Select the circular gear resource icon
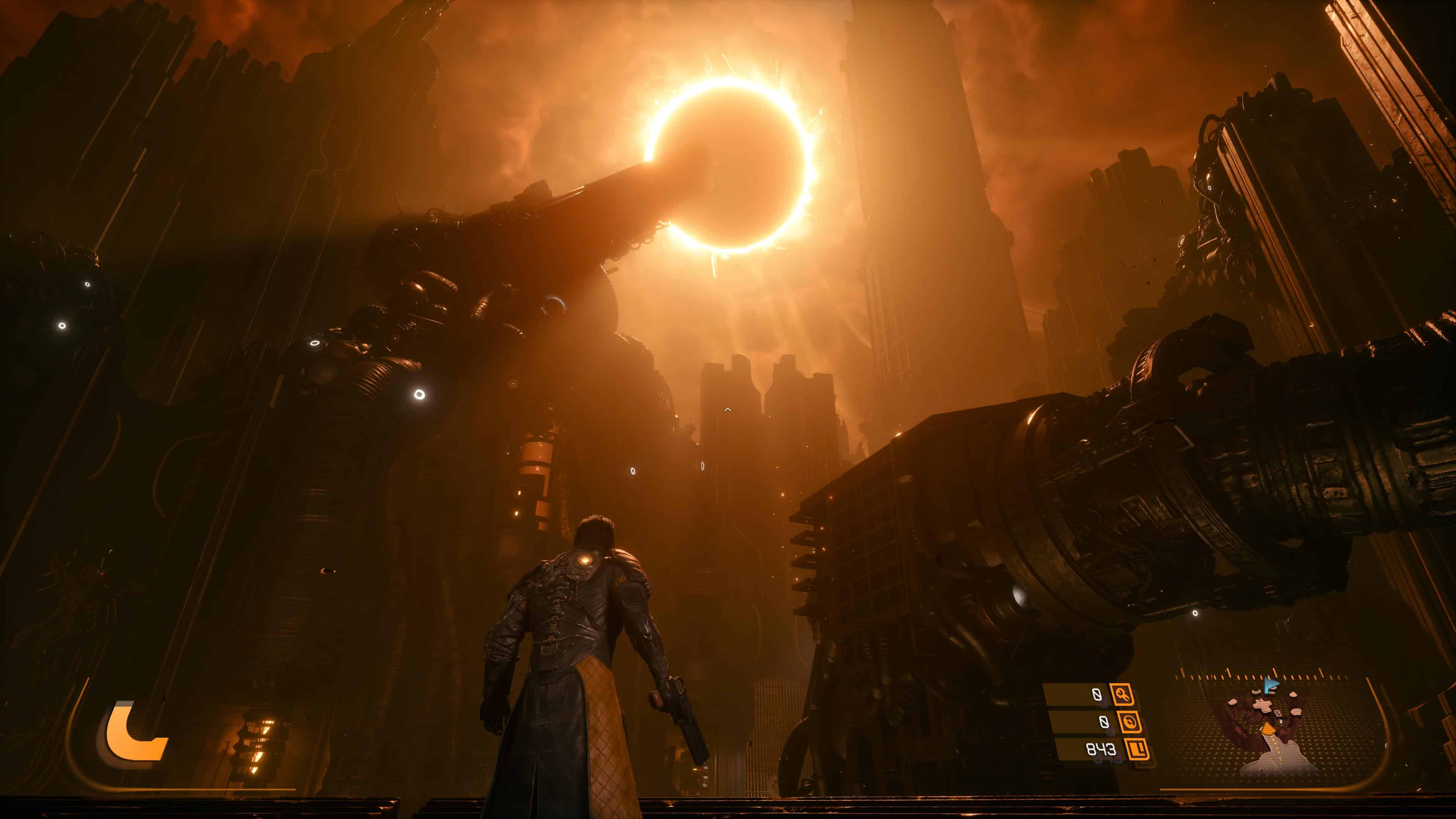 (1131, 723)
